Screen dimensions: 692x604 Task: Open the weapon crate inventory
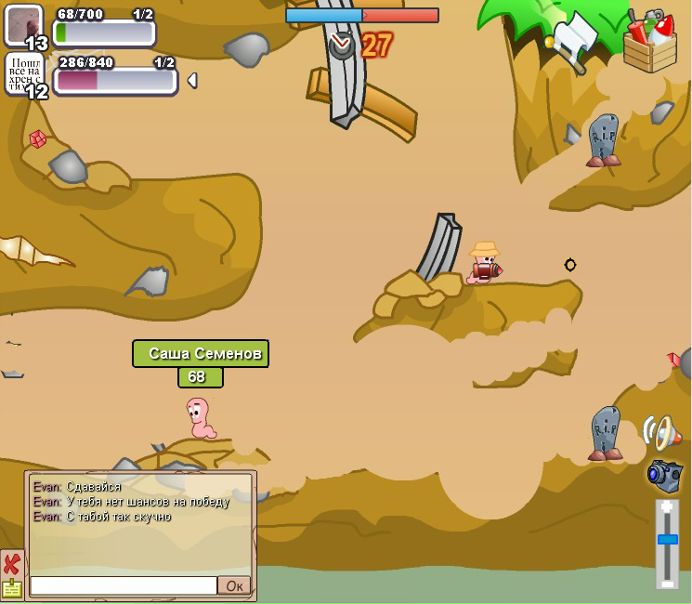click(650, 42)
